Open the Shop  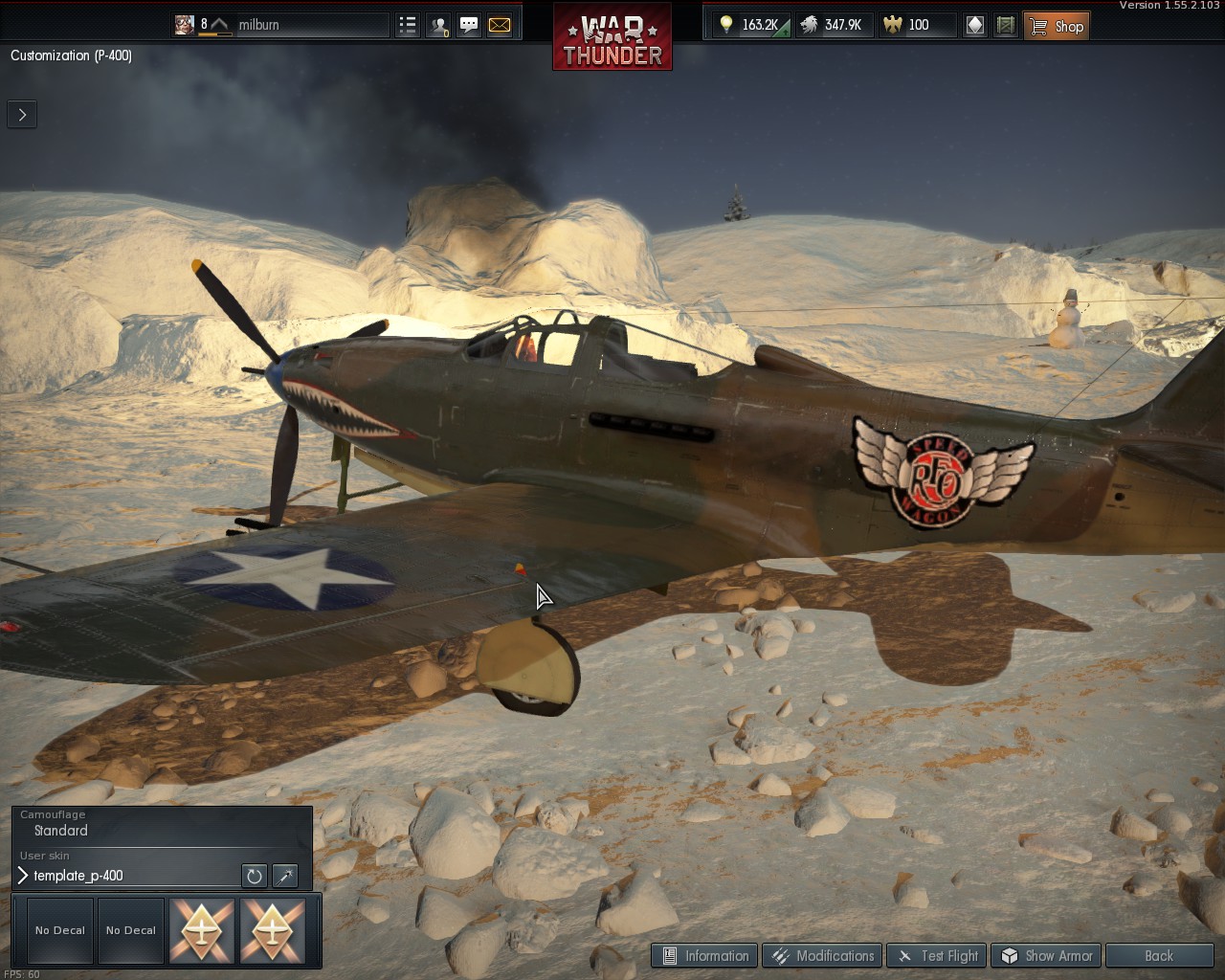pyautogui.click(x=1057, y=26)
